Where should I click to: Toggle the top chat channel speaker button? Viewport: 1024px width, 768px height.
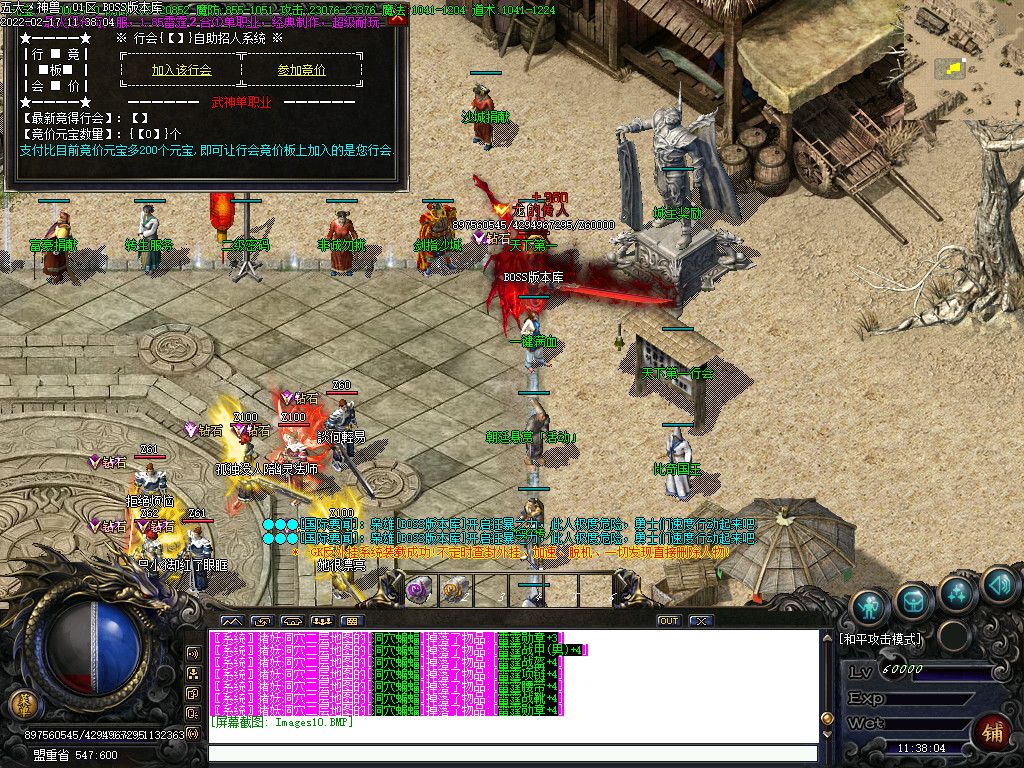(x=193, y=652)
